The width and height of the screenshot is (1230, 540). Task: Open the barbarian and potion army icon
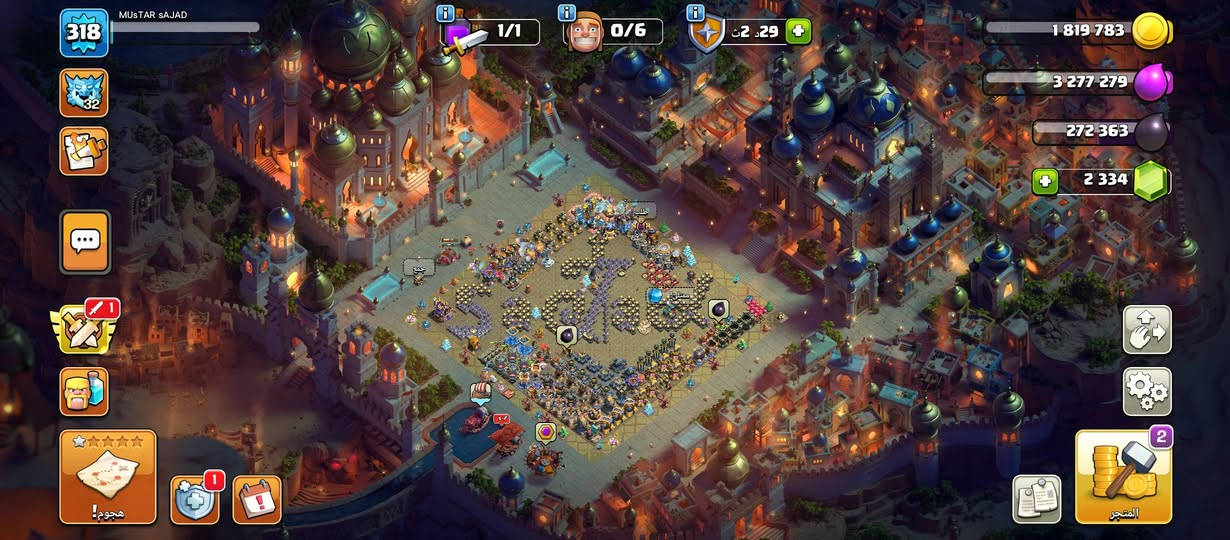pos(84,388)
